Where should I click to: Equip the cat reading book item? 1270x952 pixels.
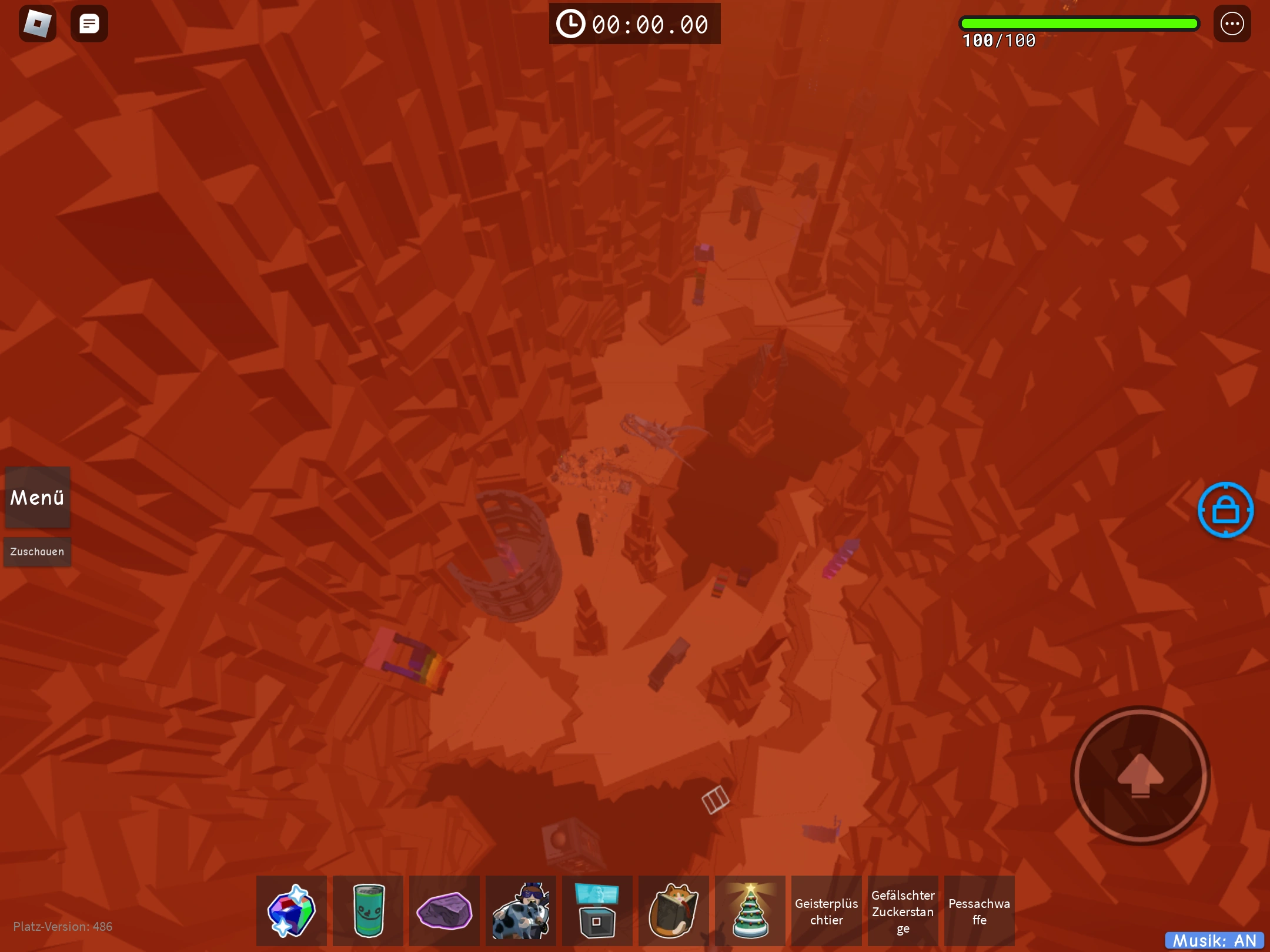674,910
